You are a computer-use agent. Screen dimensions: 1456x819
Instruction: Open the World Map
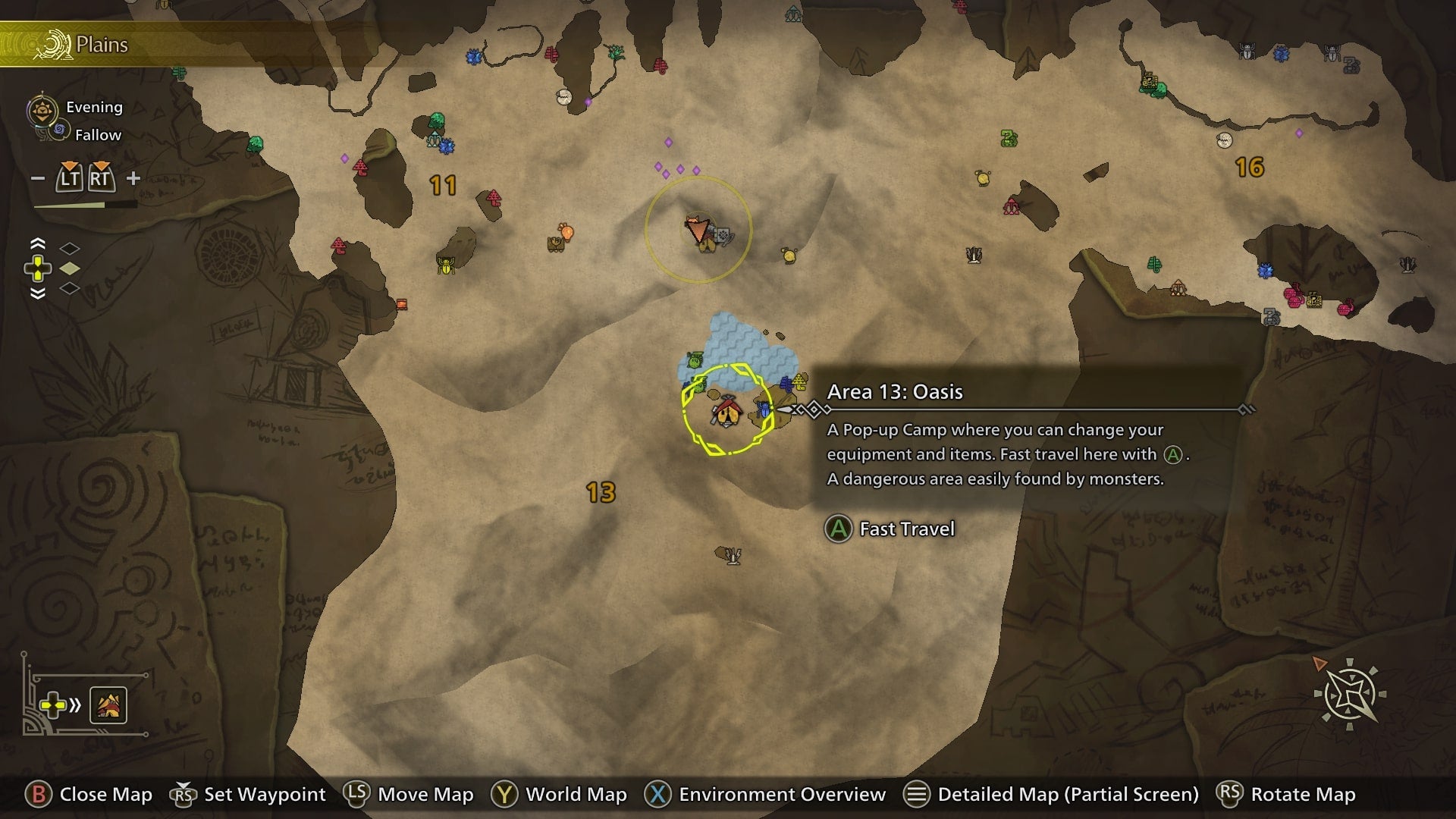[x=576, y=794]
